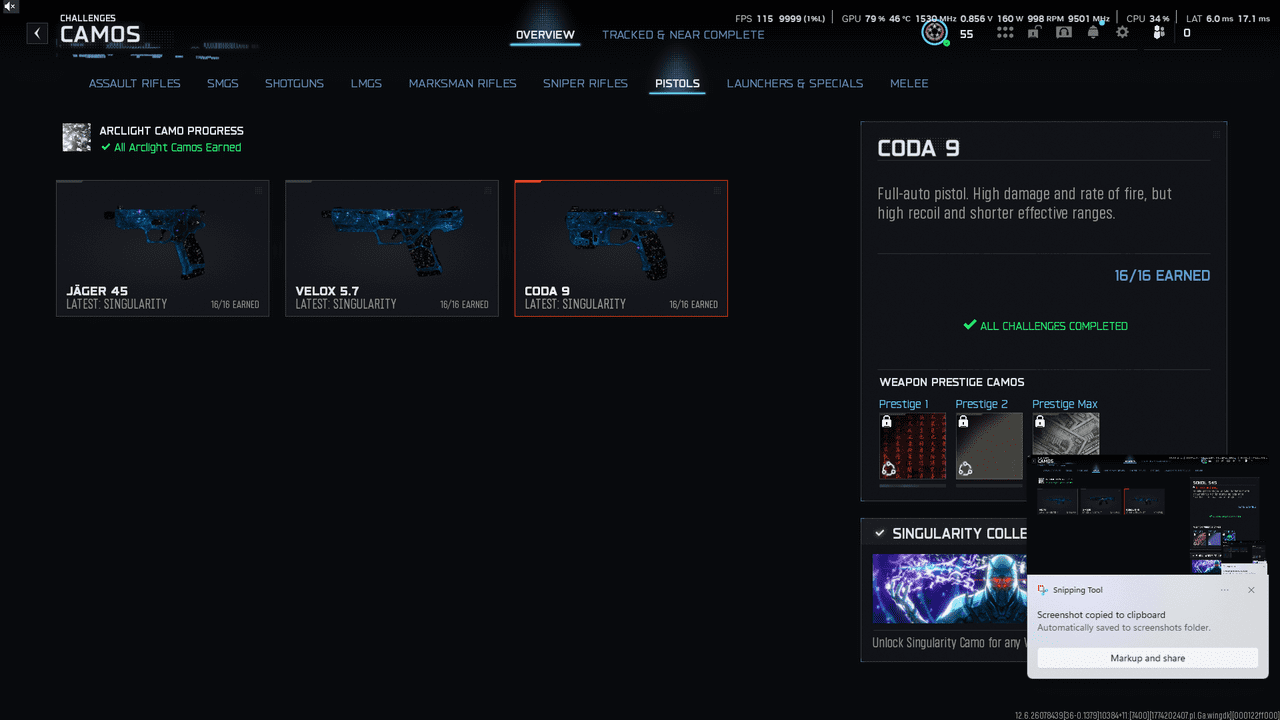The height and width of the screenshot is (720, 1280).
Task: Open the friends/social icon in top bar
Action: [1157, 32]
